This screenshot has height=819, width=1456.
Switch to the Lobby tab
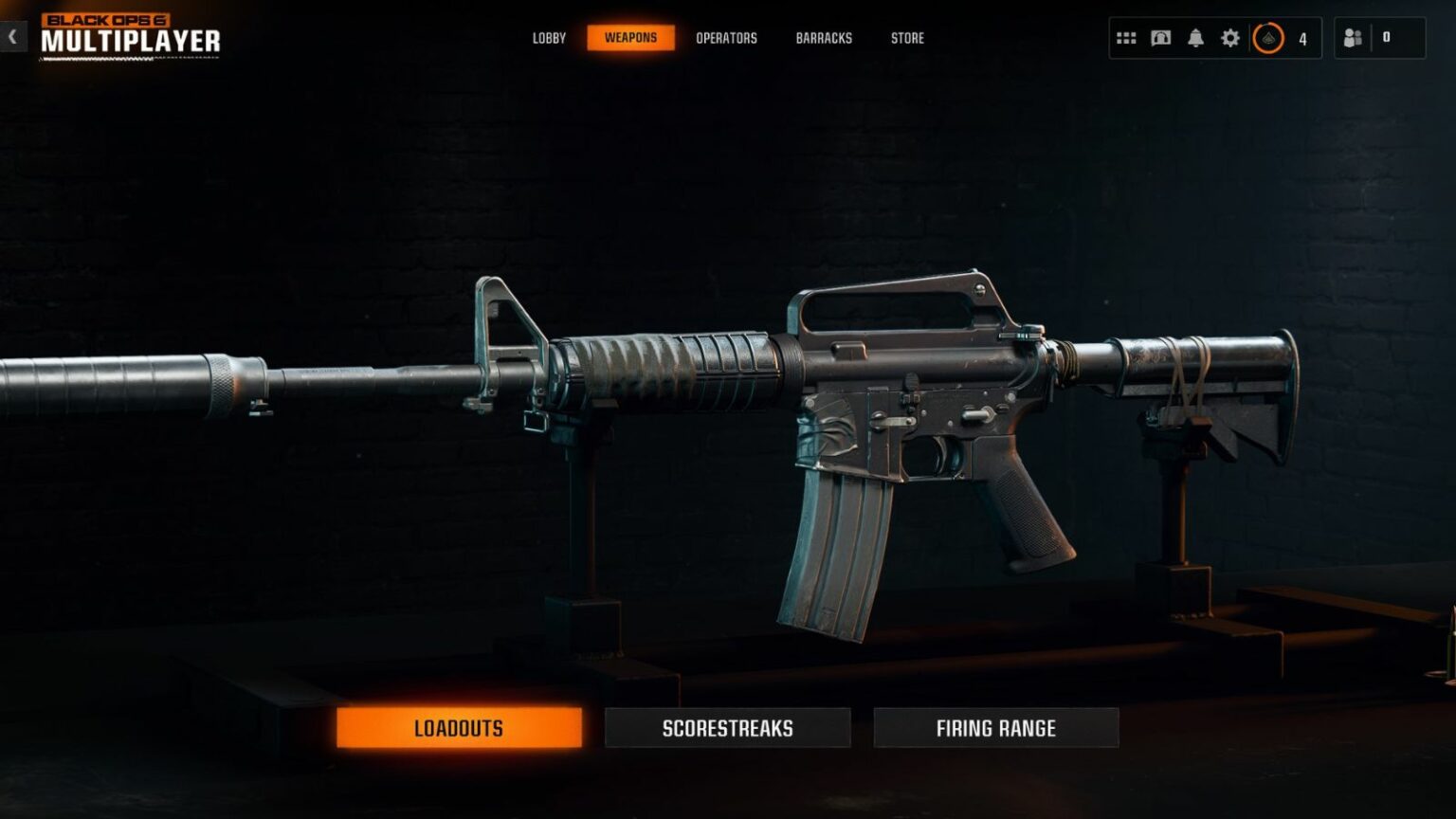point(549,38)
